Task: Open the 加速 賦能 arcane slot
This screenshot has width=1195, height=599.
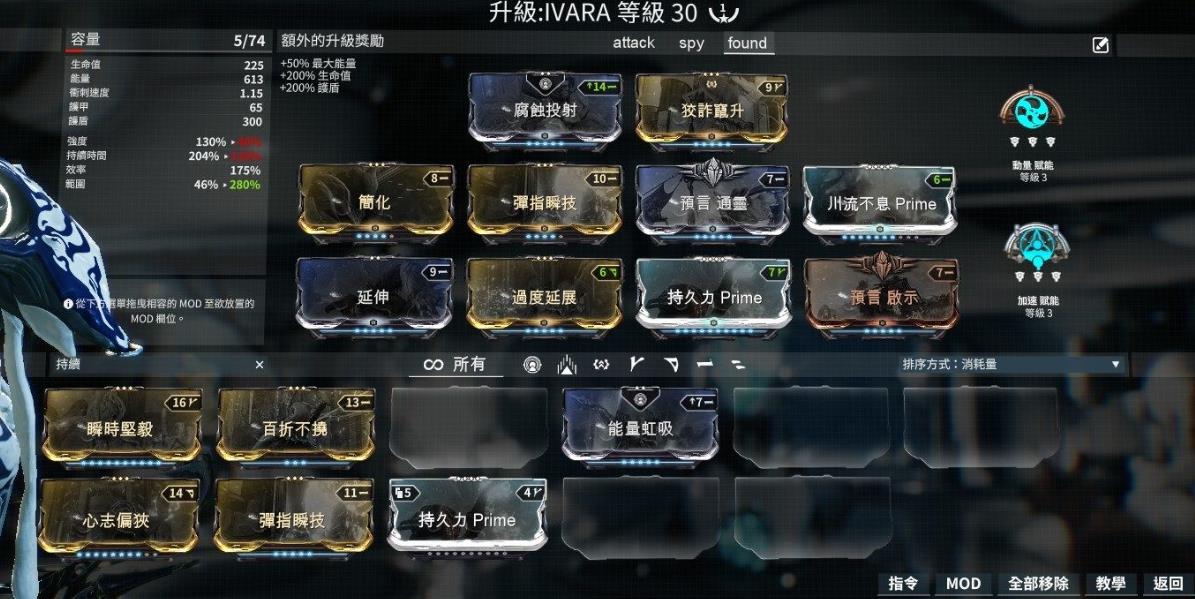Action: click(1034, 248)
